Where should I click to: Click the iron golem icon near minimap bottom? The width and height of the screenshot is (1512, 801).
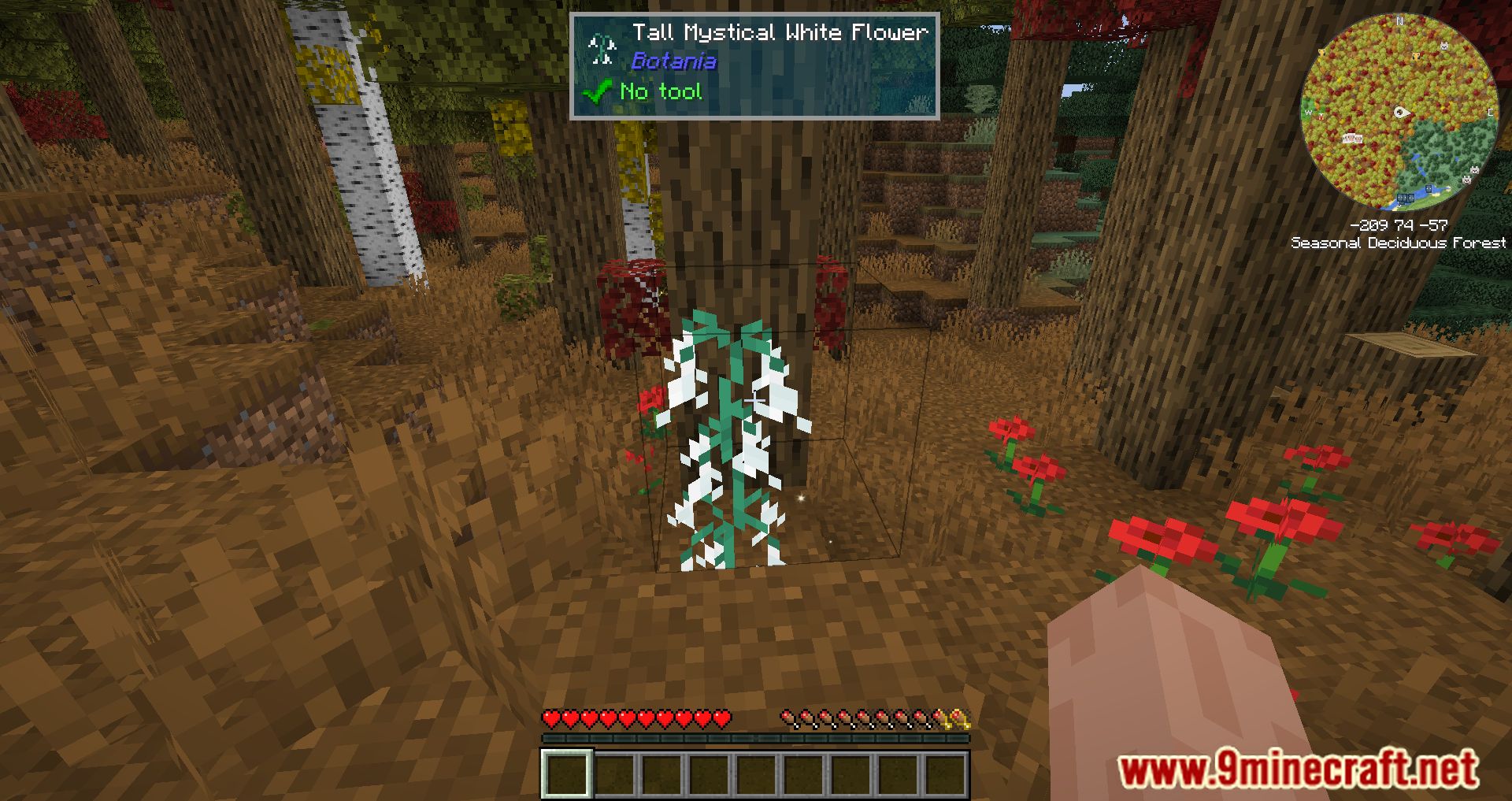tap(1406, 198)
